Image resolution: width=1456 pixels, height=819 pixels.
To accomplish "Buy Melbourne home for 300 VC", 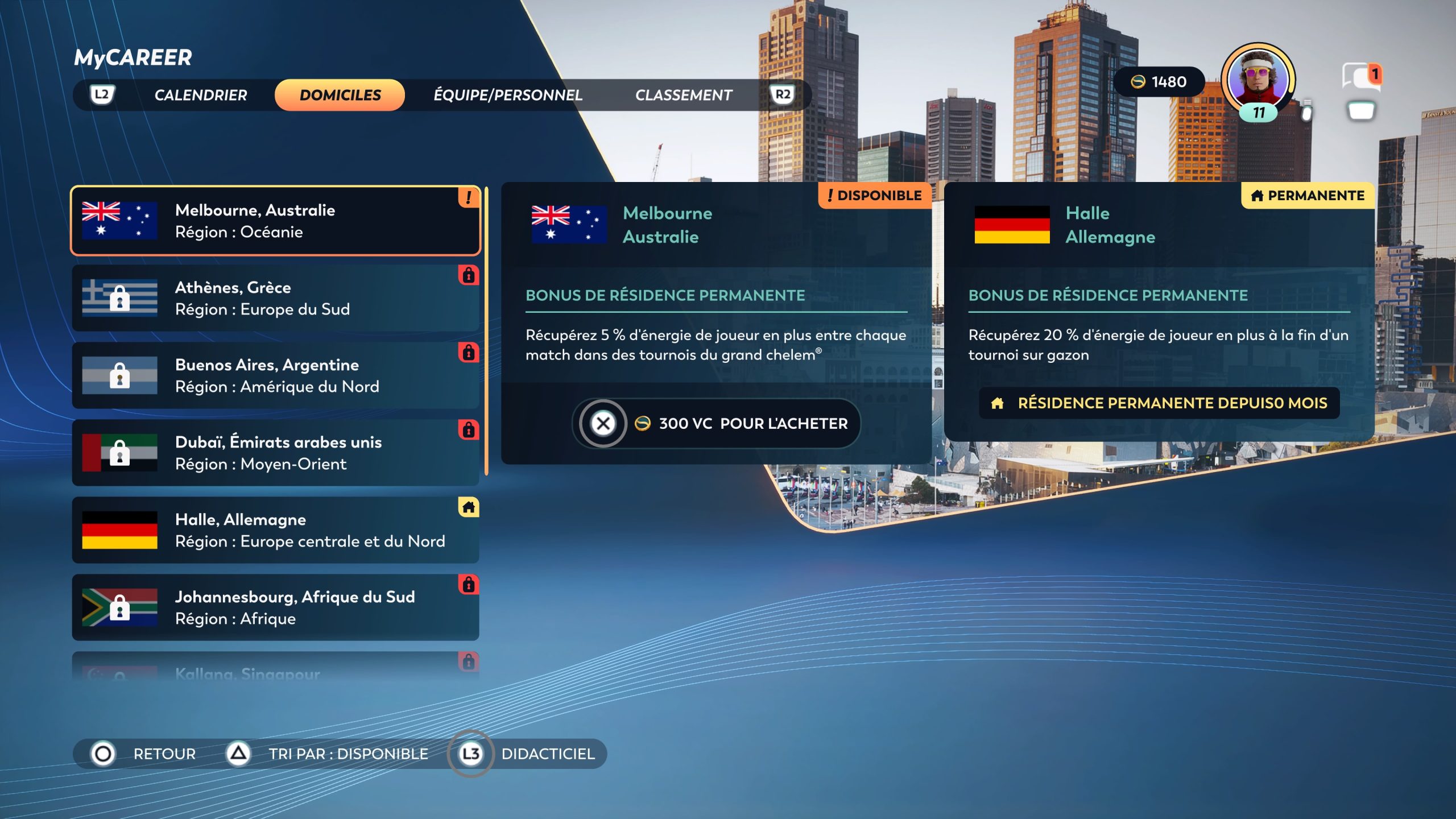I will click(715, 424).
